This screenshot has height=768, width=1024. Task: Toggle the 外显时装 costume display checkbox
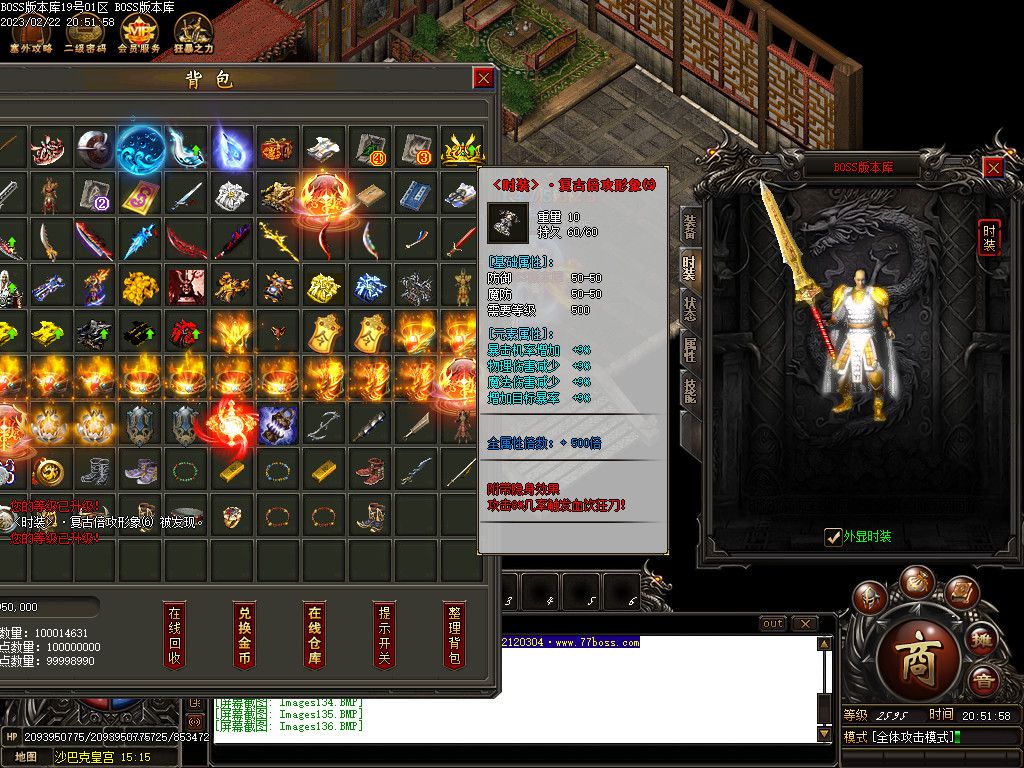(x=833, y=537)
